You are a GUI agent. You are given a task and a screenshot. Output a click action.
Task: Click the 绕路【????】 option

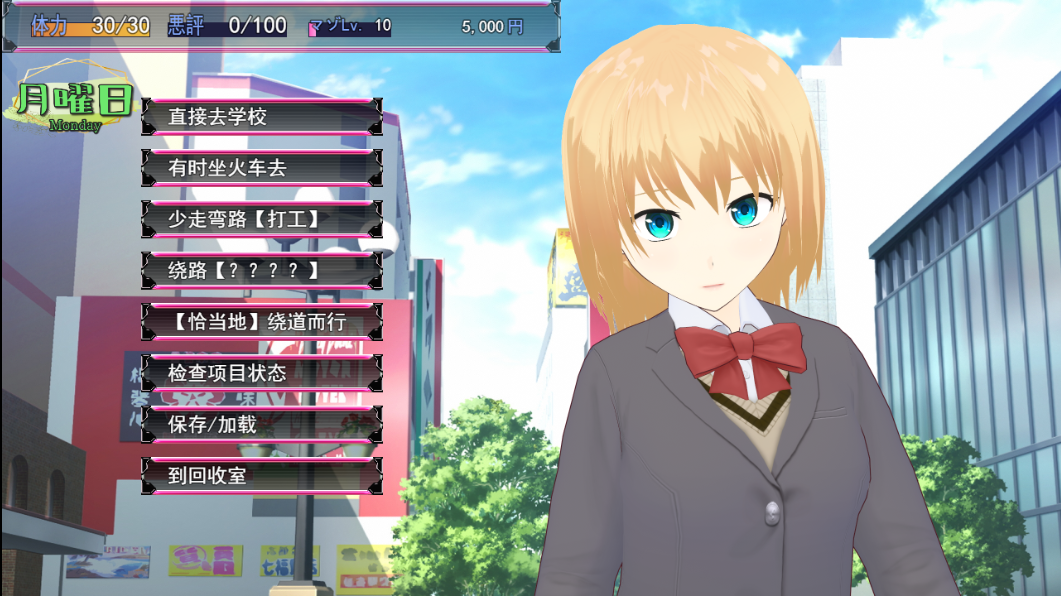(x=261, y=270)
